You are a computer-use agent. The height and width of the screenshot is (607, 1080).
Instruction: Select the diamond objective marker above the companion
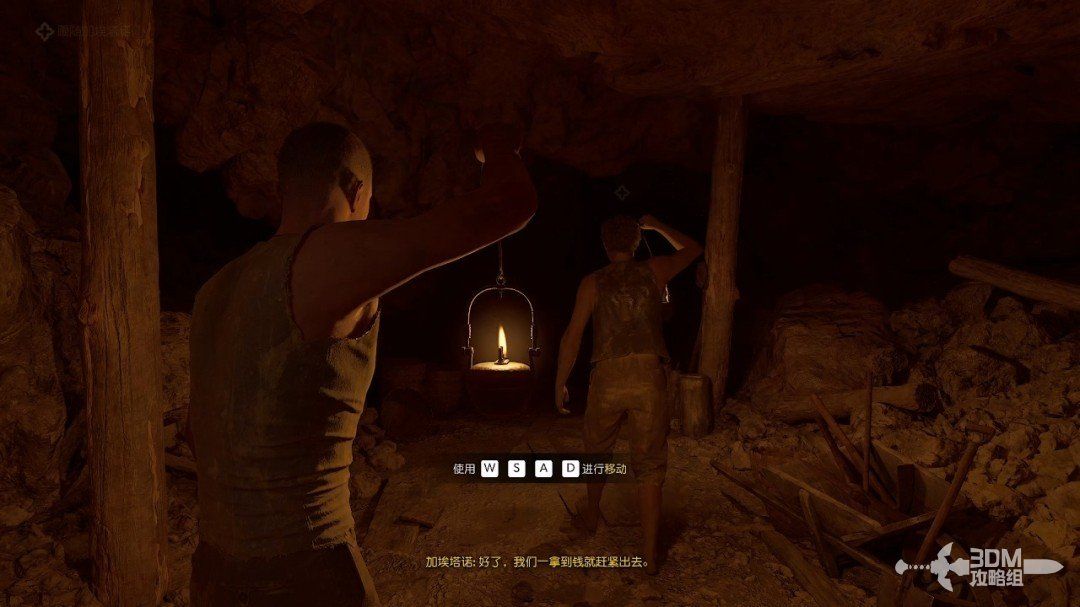[x=622, y=192]
